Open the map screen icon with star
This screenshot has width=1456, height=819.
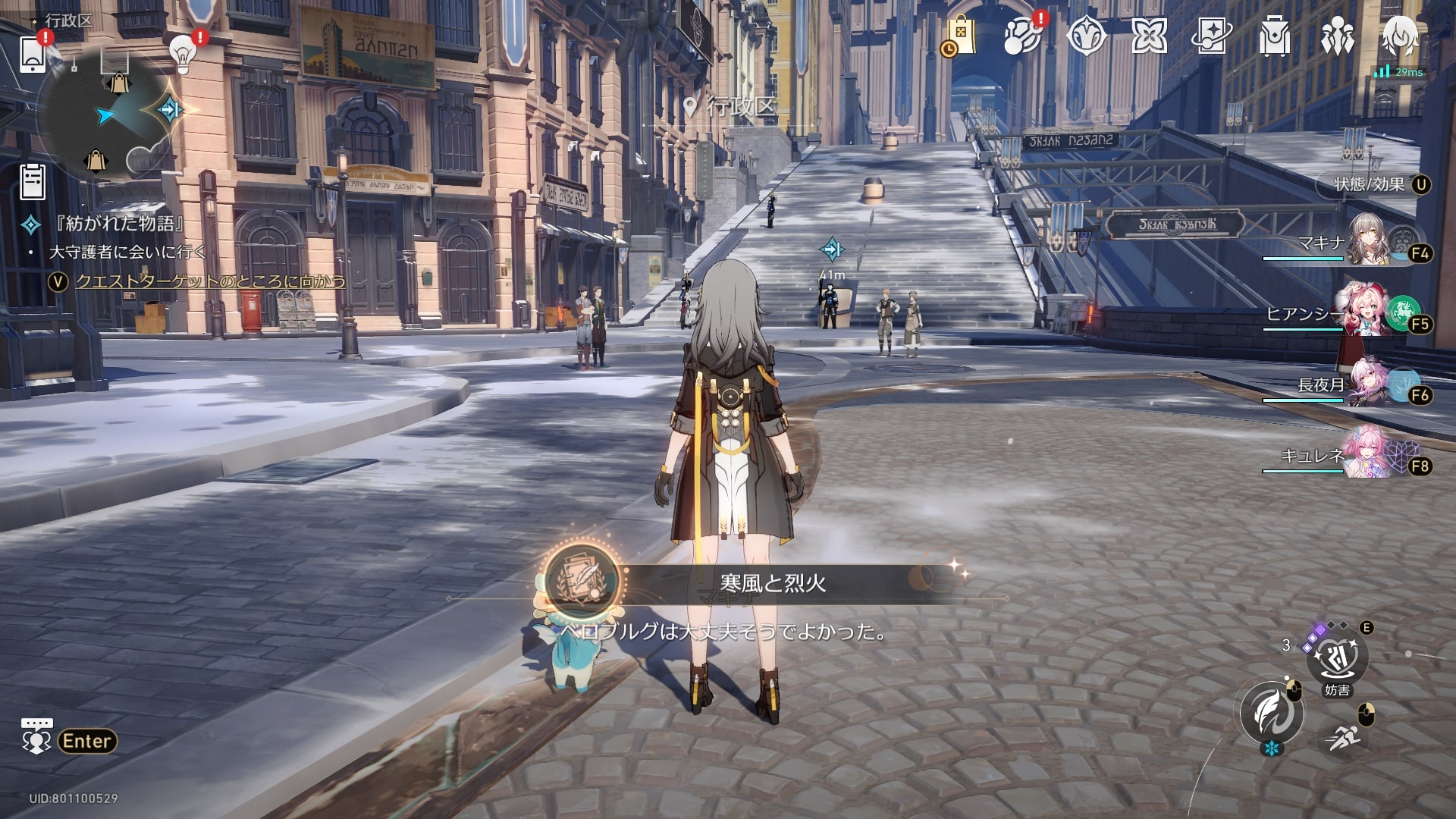pos(1211,36)
